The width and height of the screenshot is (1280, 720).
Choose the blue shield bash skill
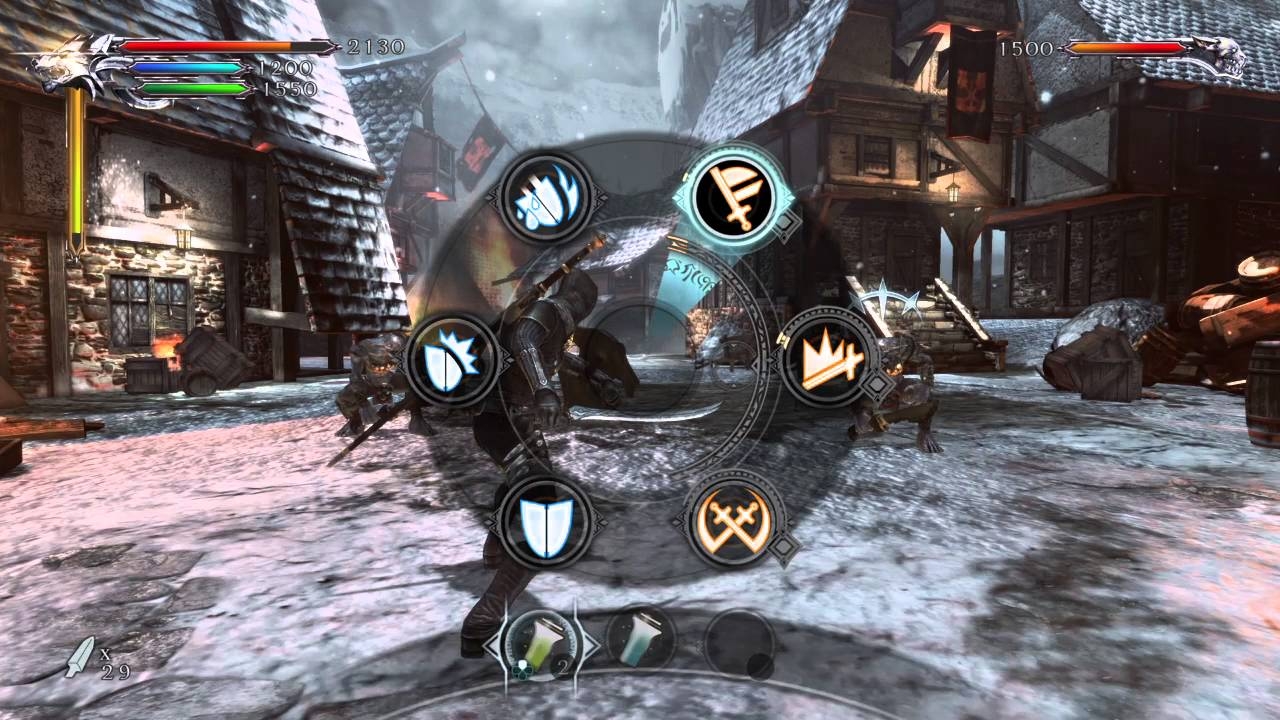tap(452, 358)
